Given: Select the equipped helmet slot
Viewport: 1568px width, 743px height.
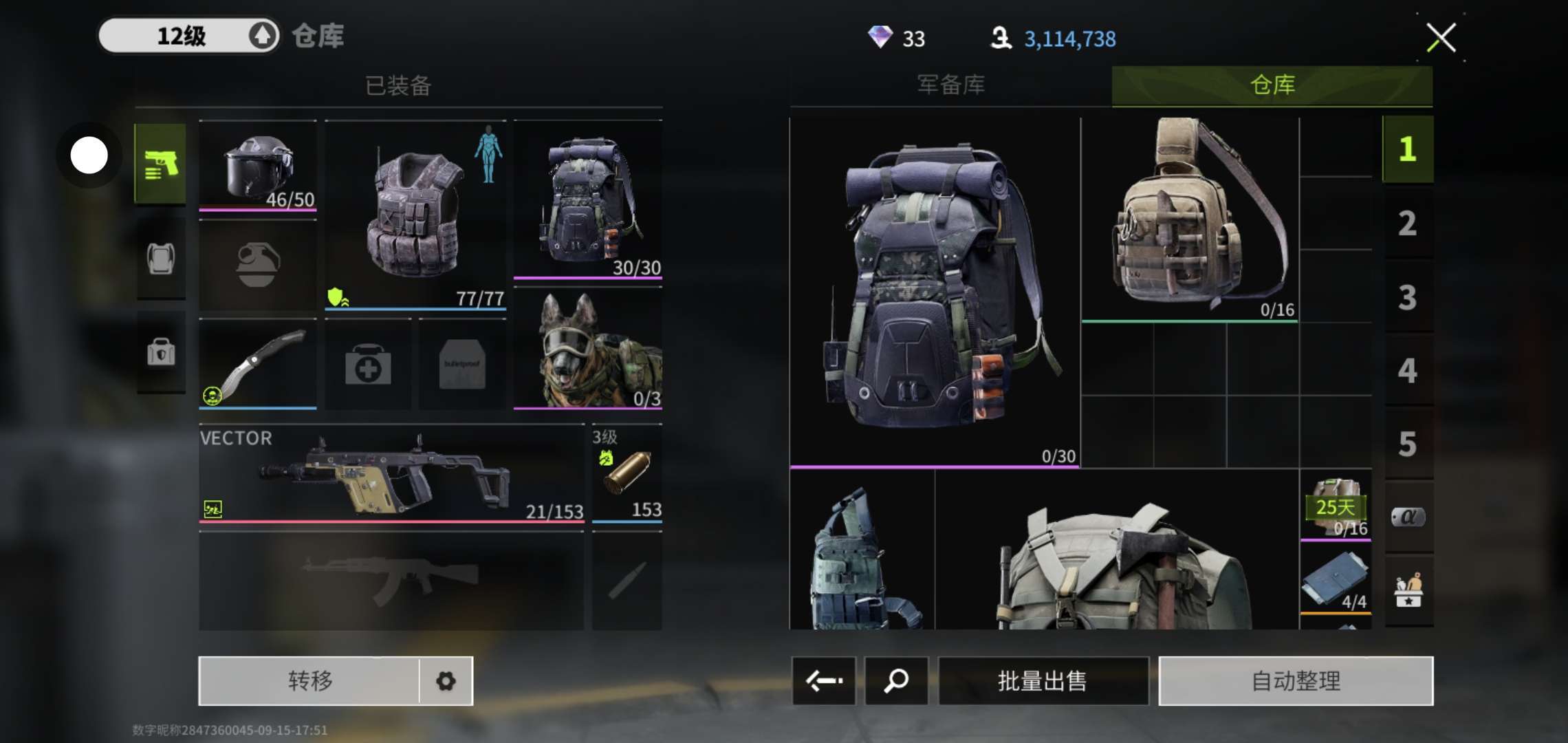Looking at the screenshot, I should [x=258, y=166].
